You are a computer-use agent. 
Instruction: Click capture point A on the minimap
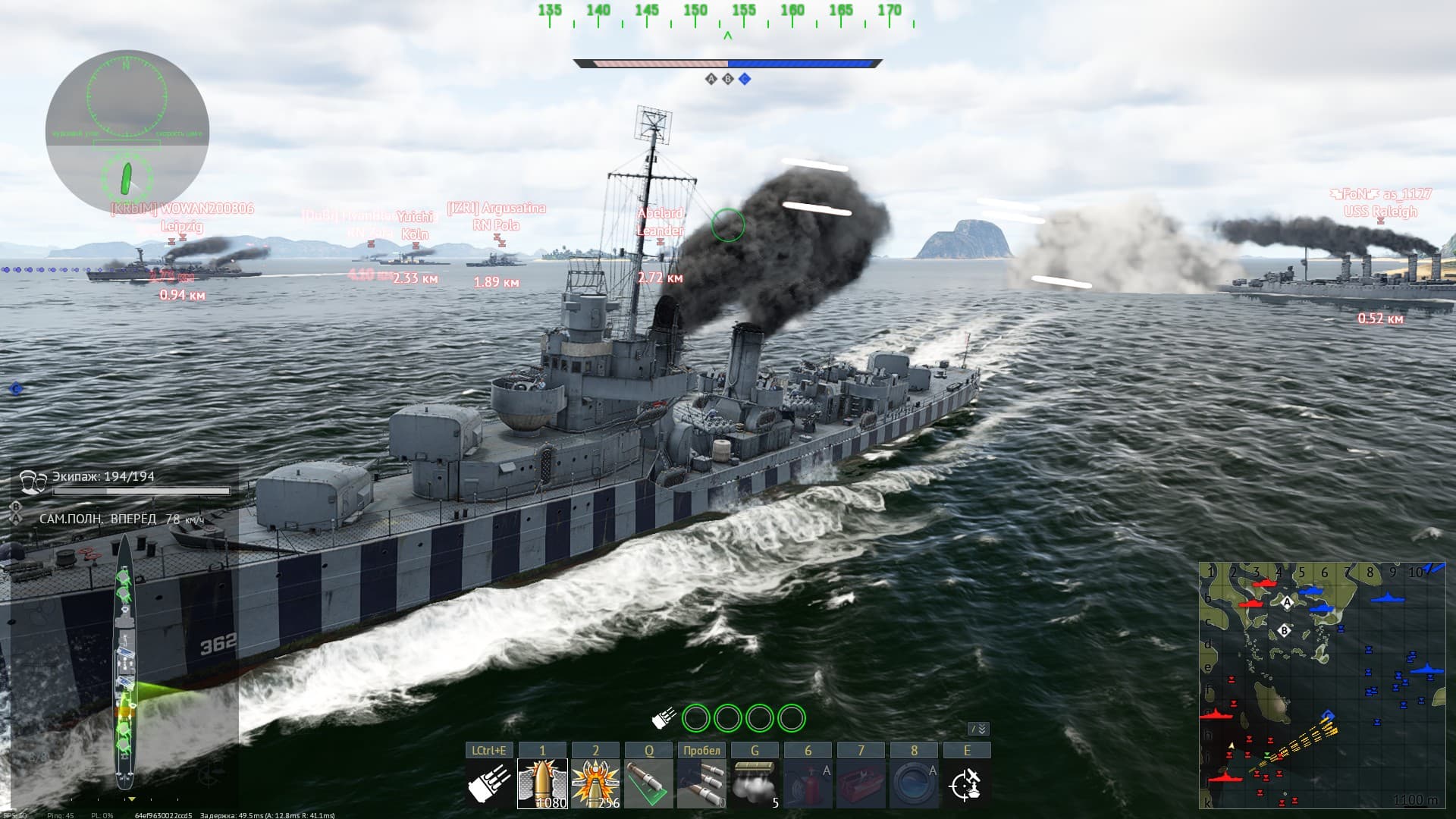pos(1287,603)
